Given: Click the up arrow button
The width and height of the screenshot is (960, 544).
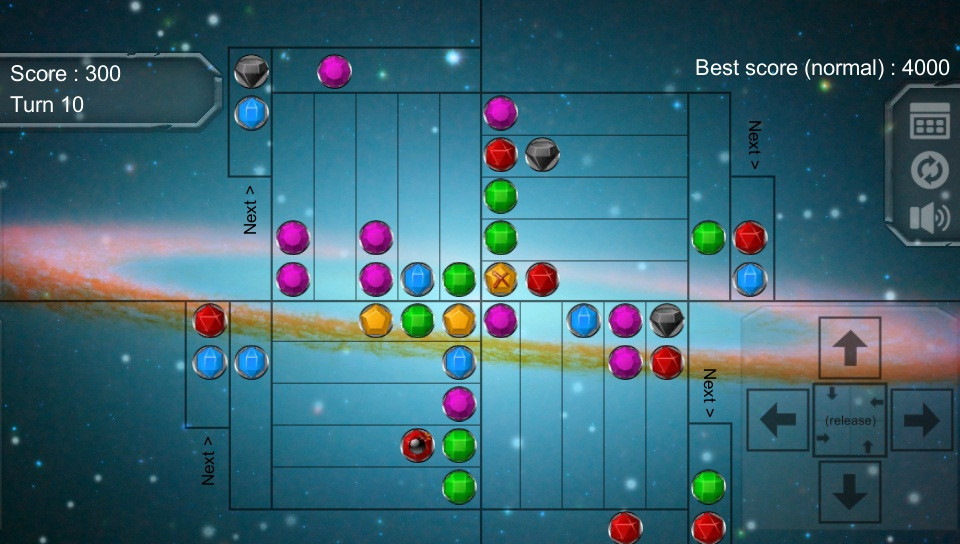Looking at the screenshot, I should pos(850,348).
